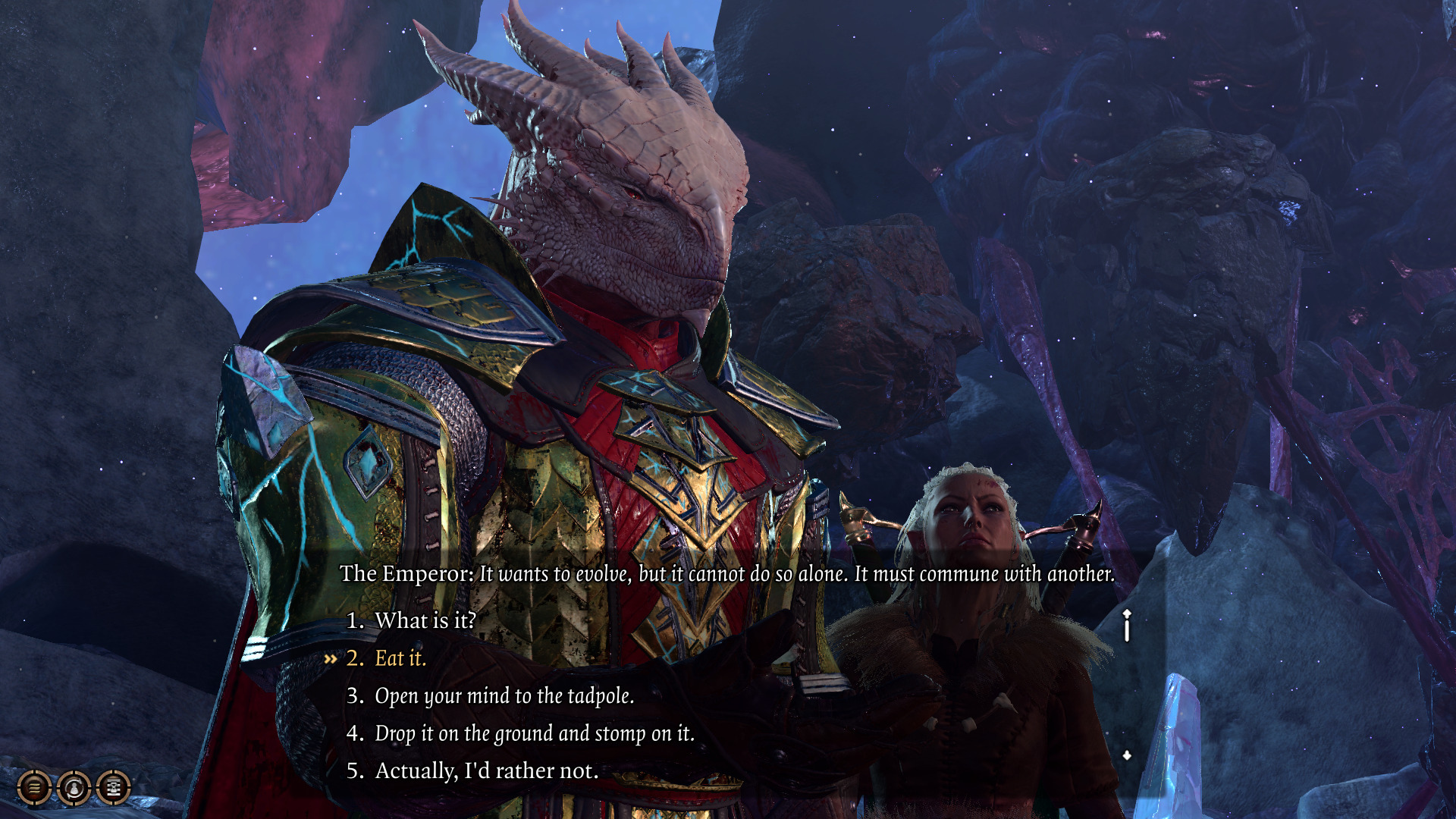Viewport: 1456px width, 819px height.
Task: Open the three-lines dialogue menu icon
Action: tap(34, 788)
